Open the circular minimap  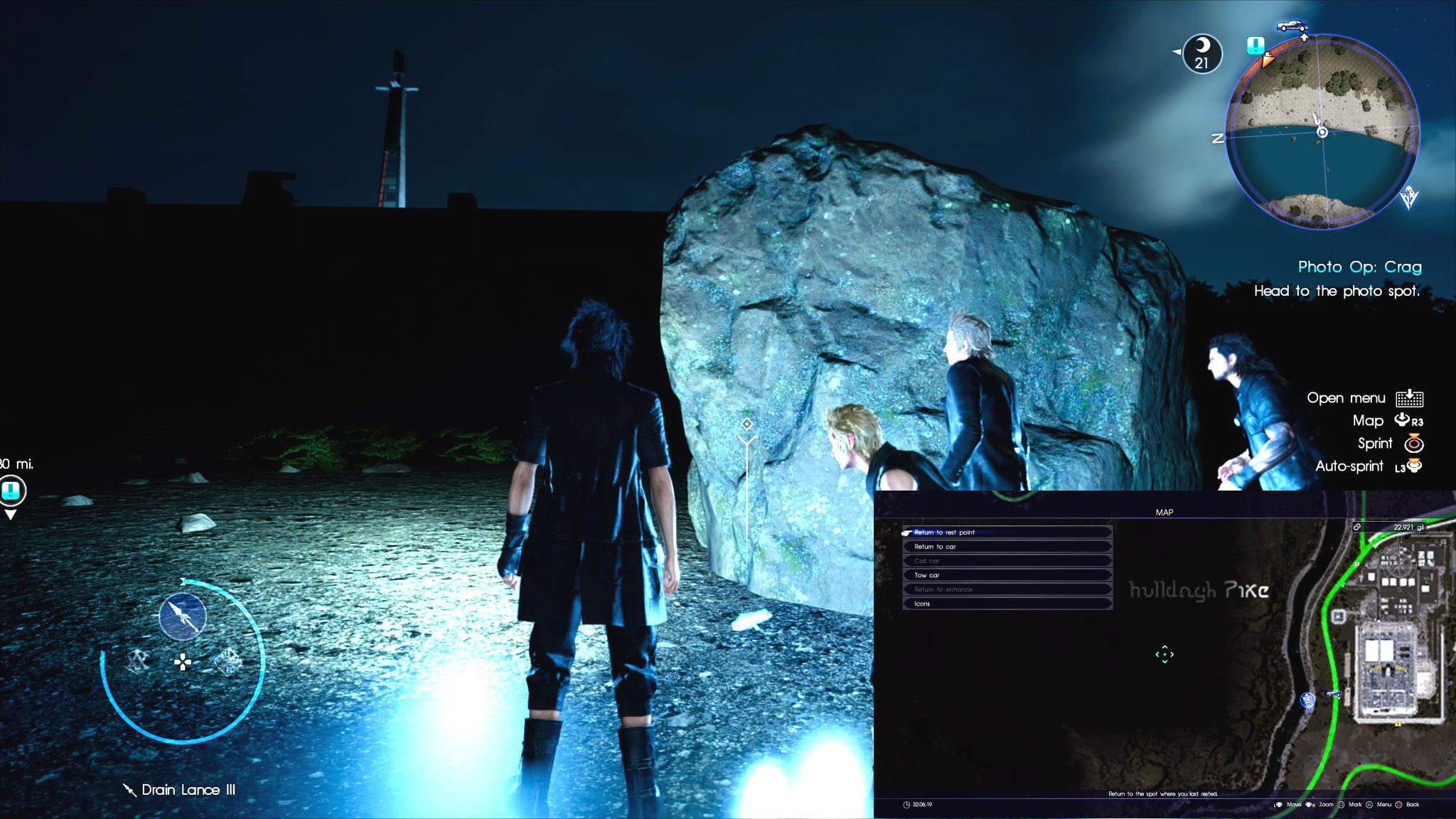coord(1322,132)
